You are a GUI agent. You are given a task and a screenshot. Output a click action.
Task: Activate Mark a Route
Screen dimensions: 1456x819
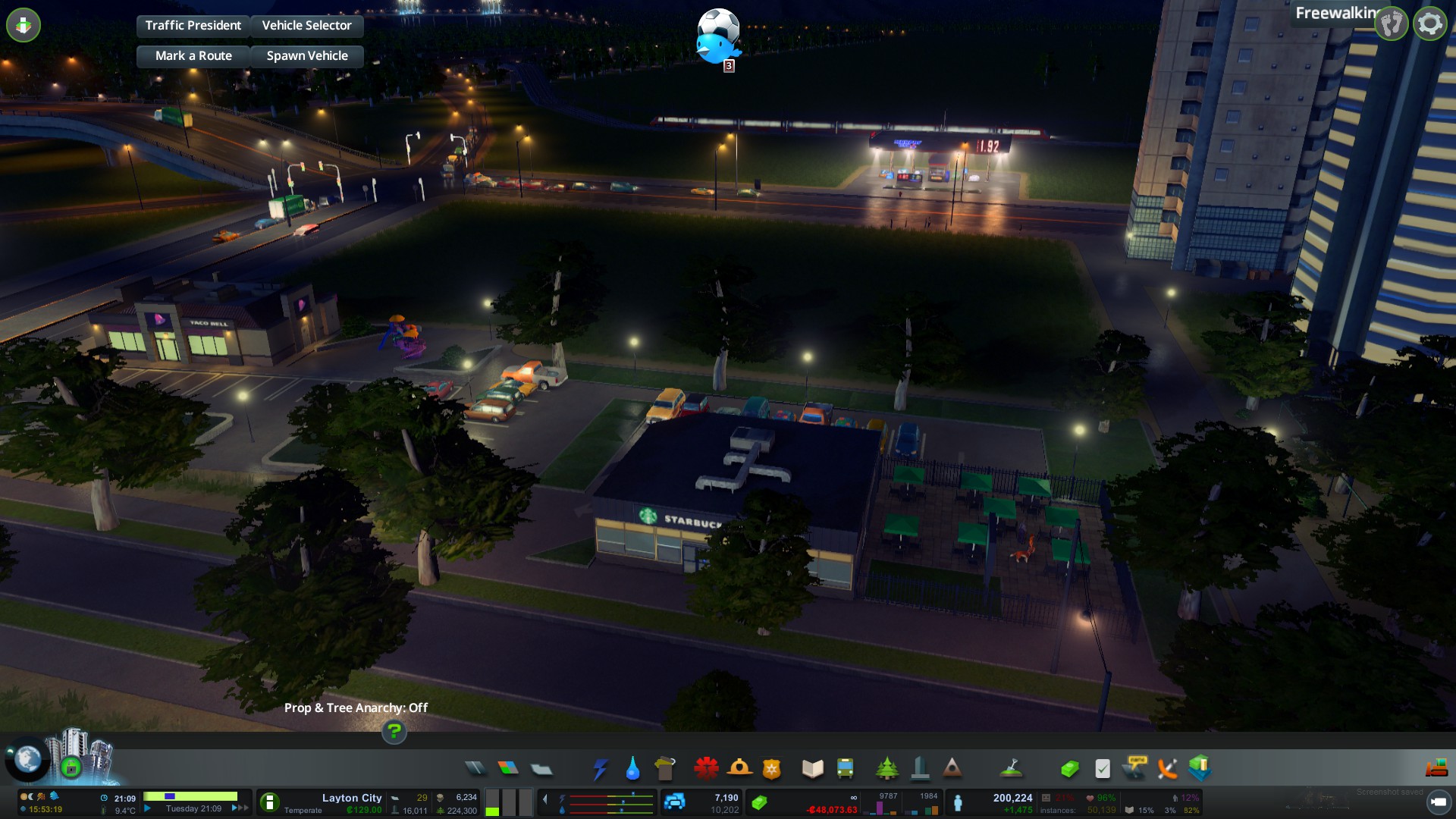pos(193,56)
